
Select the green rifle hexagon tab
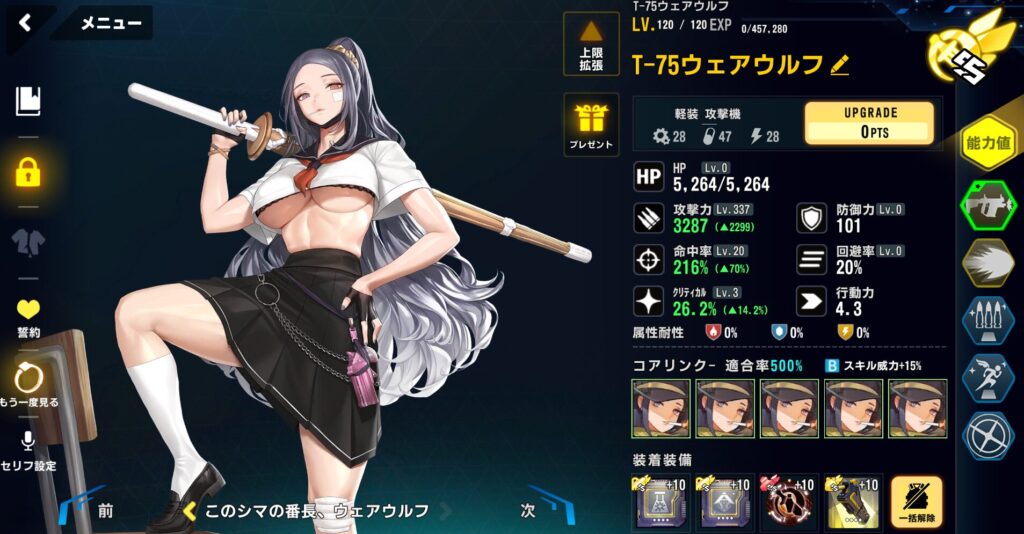pos(987,207)
